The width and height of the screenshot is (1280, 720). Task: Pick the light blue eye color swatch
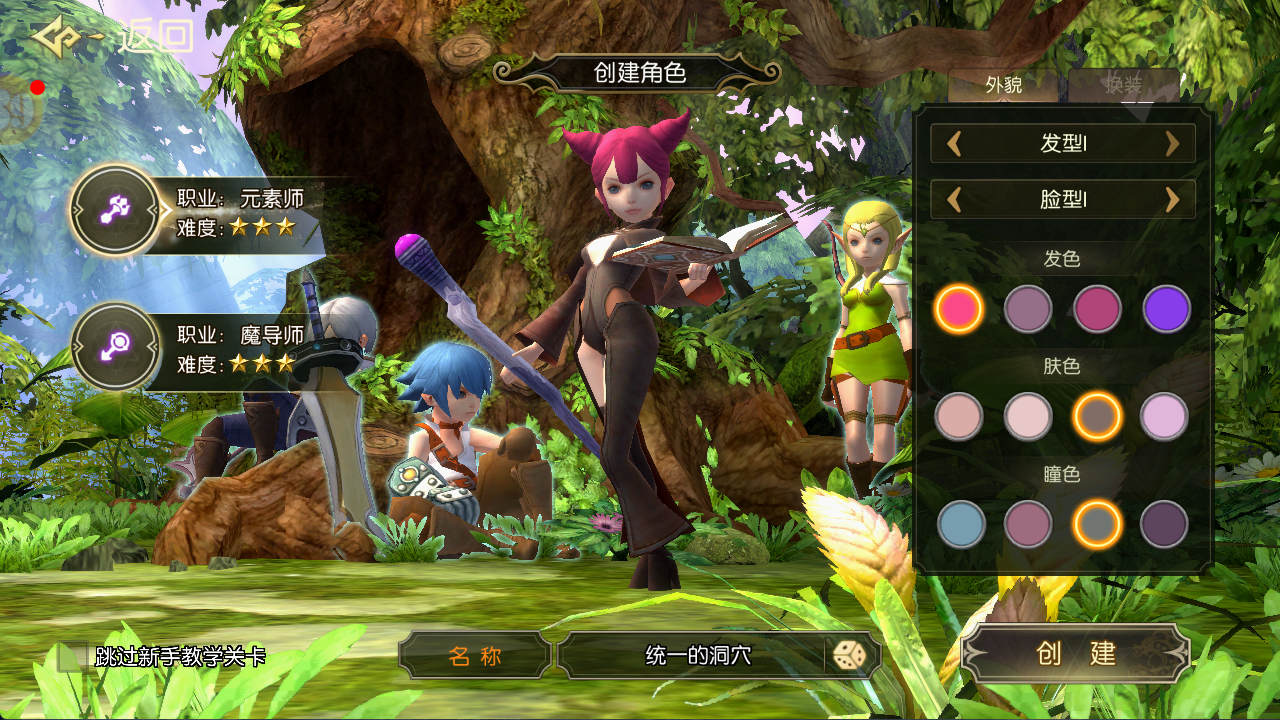pos(961,524)
